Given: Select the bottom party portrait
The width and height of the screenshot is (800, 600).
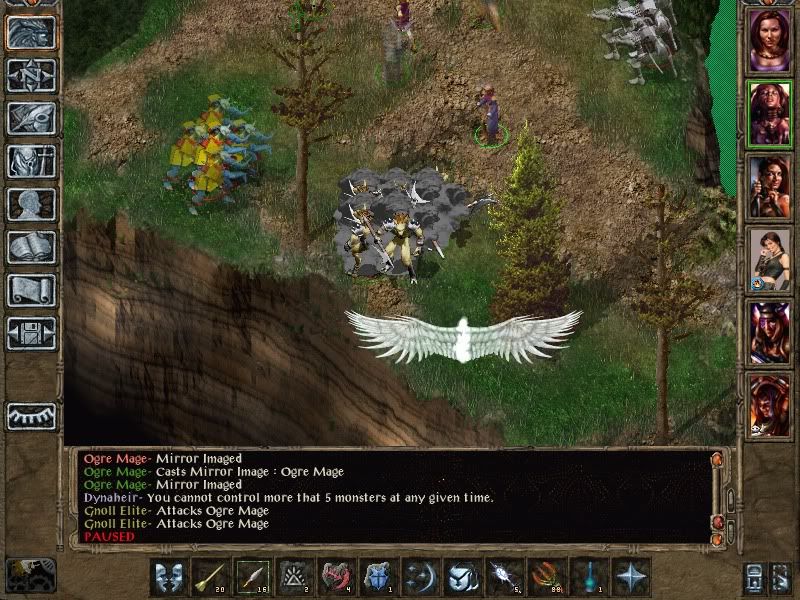Looking at the screenshot, I should click(769, 406).
